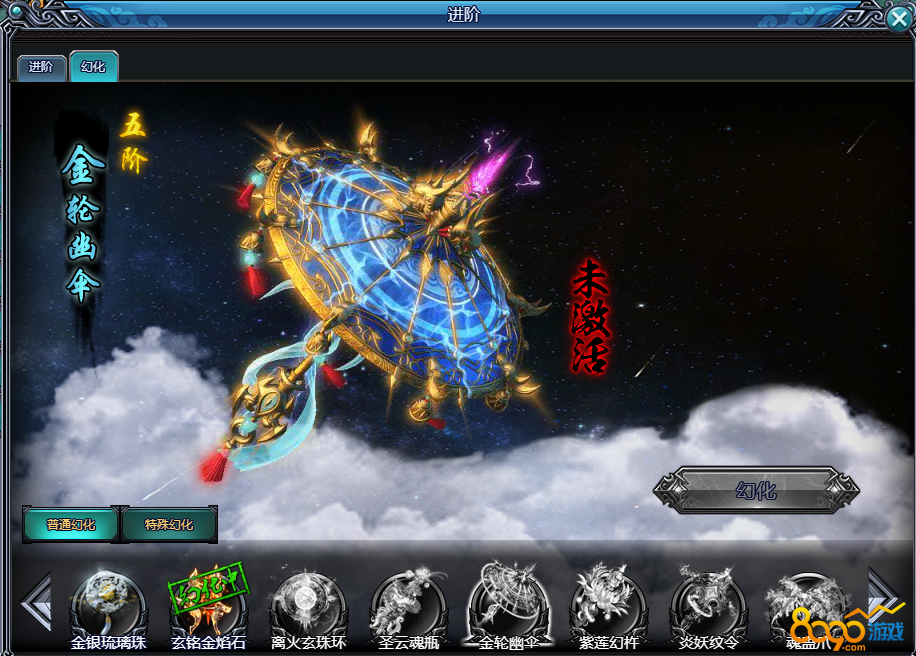This screenshot has width=916, height=656.
Task: Pick the 玄铭金焰石 icon
Action: [x=207, y=602]
